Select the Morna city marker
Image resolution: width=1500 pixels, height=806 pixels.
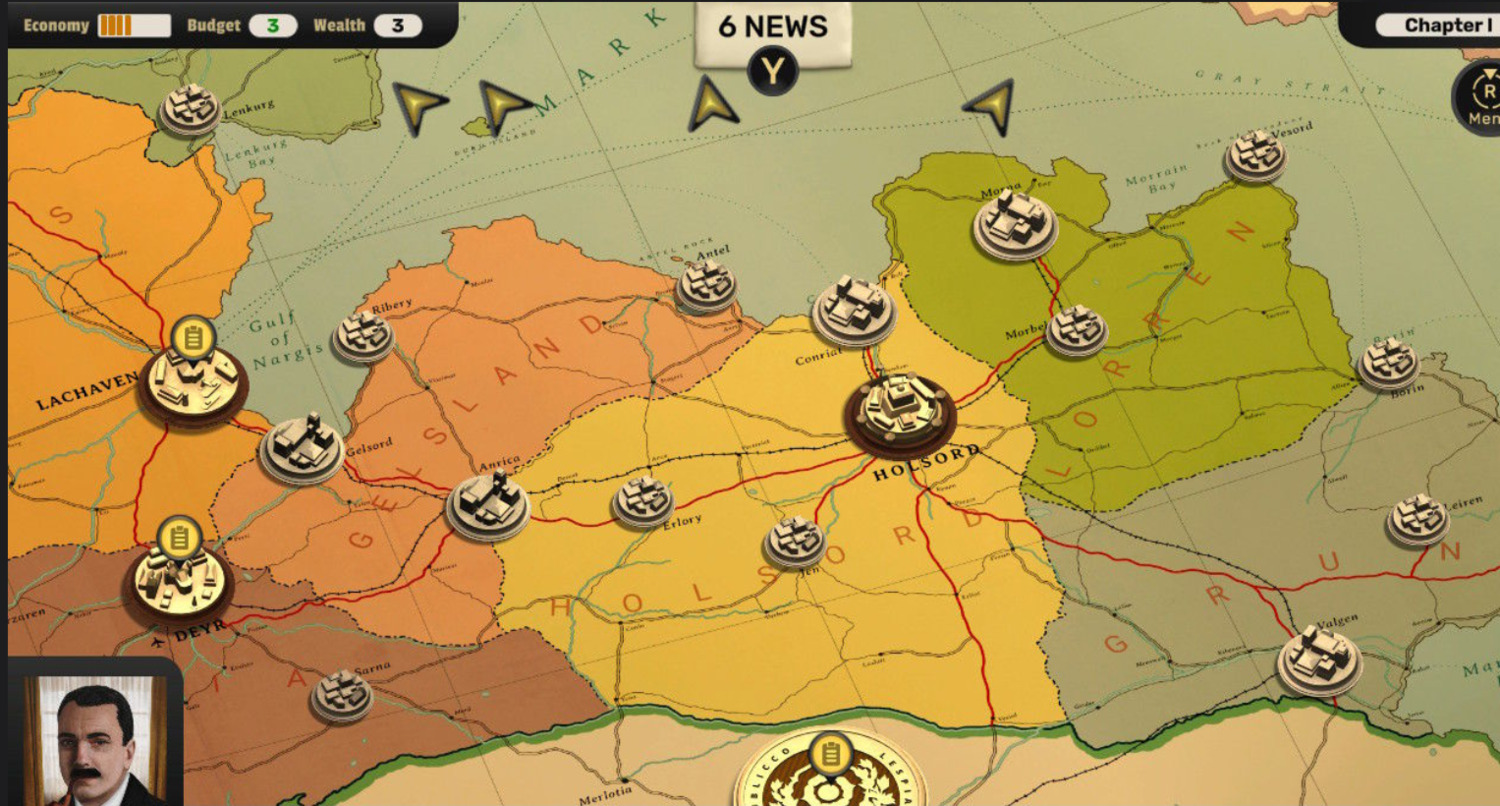[x=1015, y=223]
